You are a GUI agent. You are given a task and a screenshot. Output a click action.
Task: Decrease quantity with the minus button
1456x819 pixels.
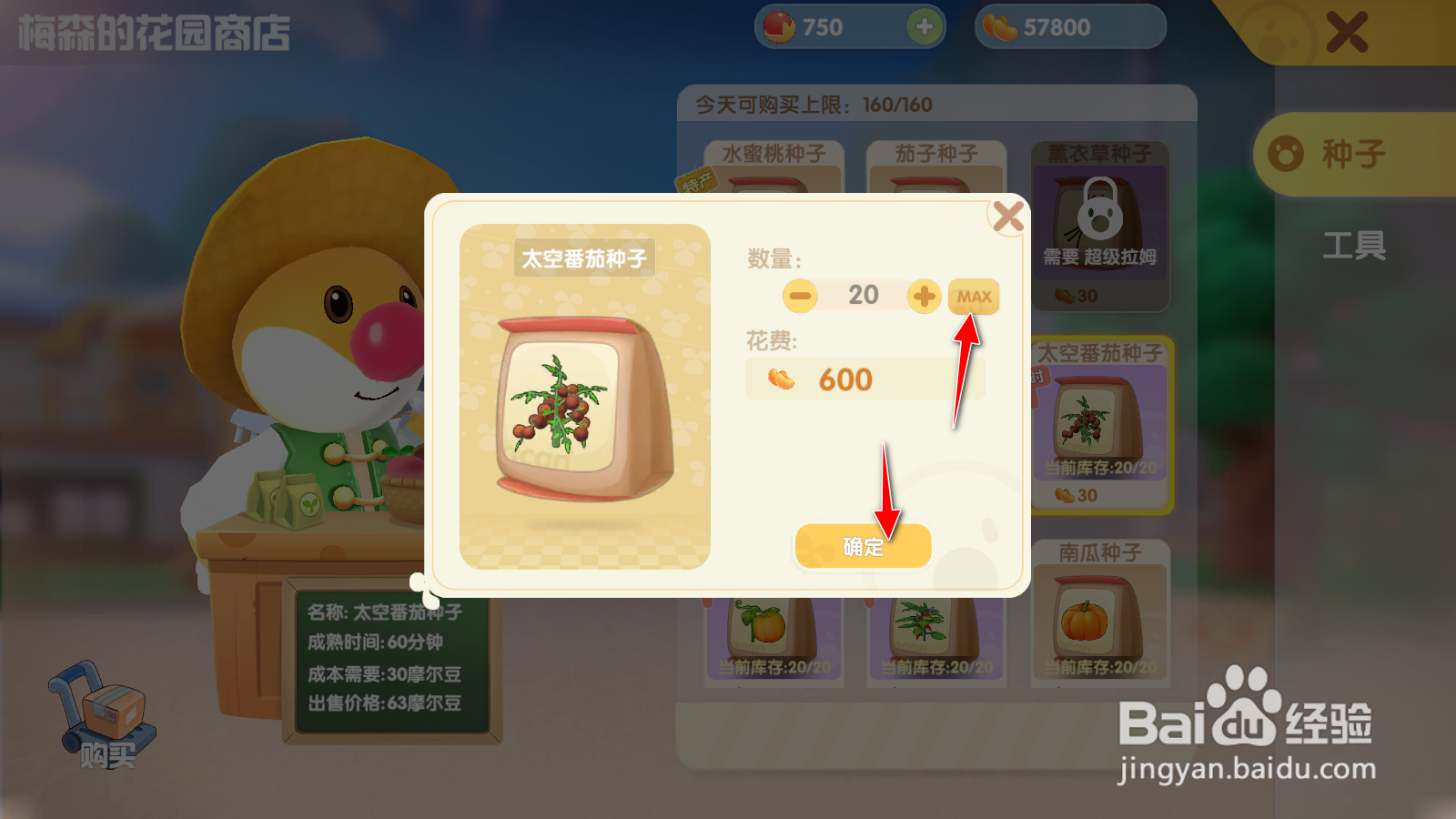point(798,296)
